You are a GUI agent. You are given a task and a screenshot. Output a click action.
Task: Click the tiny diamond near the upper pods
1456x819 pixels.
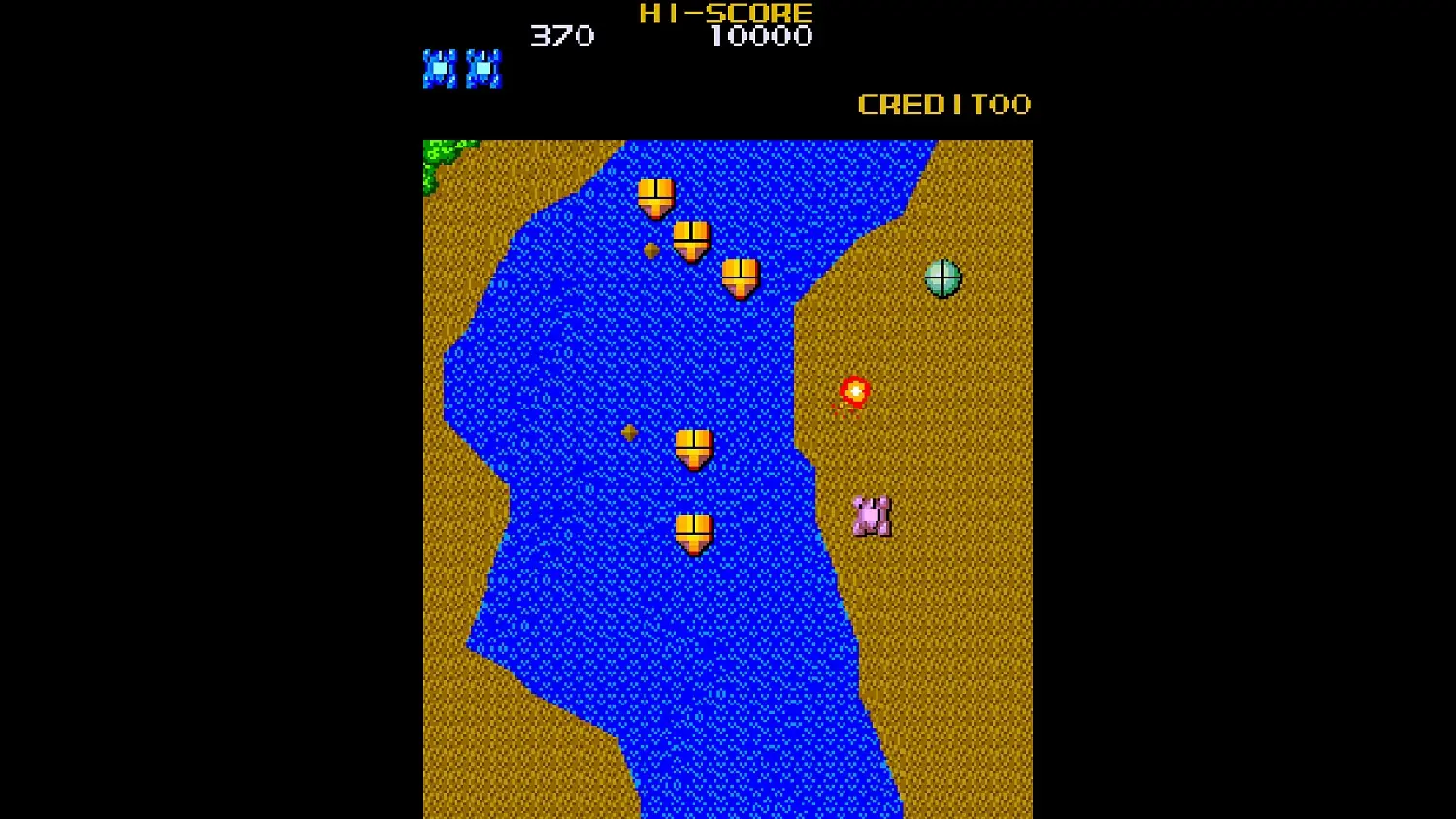pyautogui.click(x=652, y=250)
